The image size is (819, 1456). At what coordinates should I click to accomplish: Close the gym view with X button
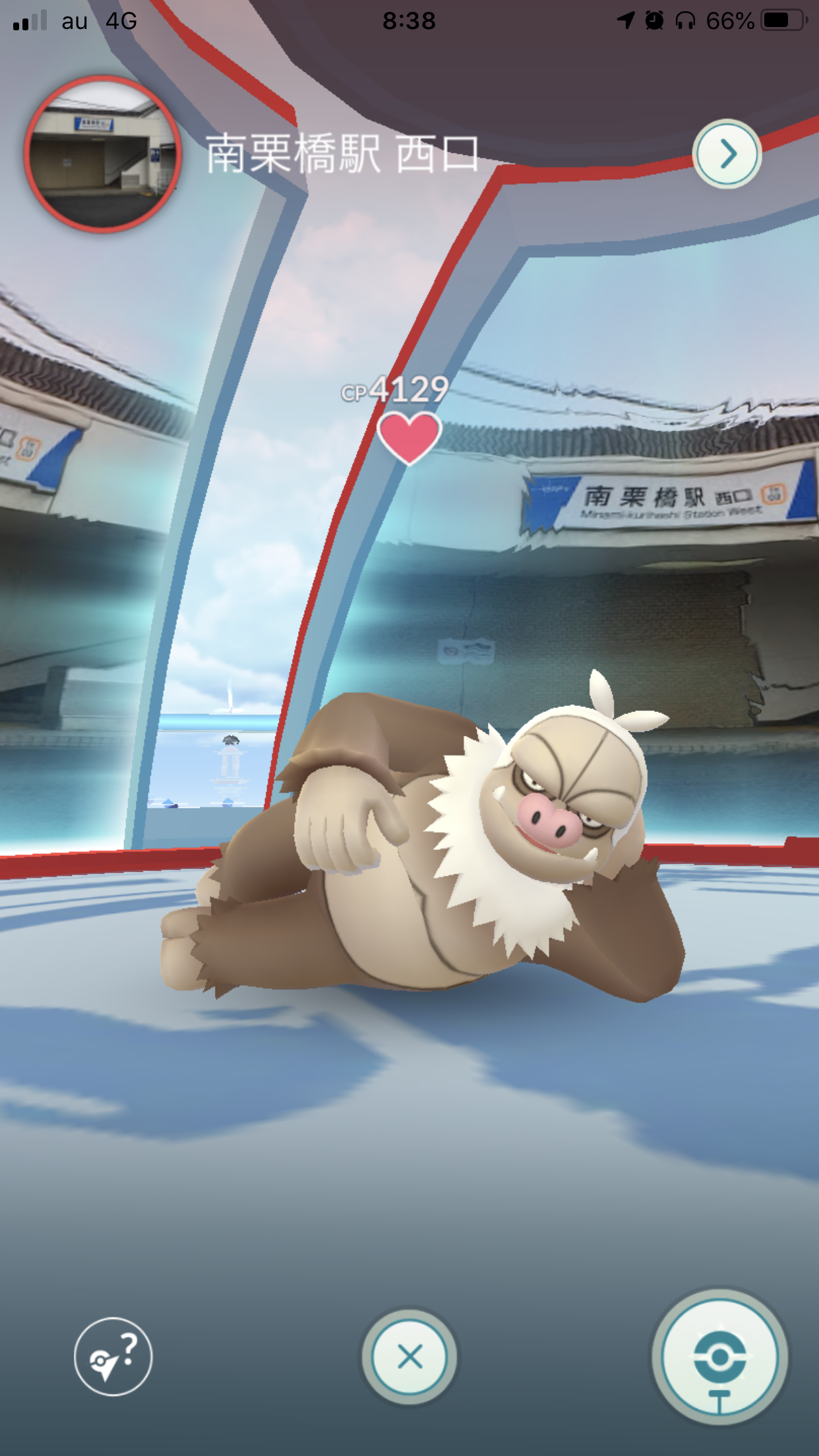[x=409, y=1357]
